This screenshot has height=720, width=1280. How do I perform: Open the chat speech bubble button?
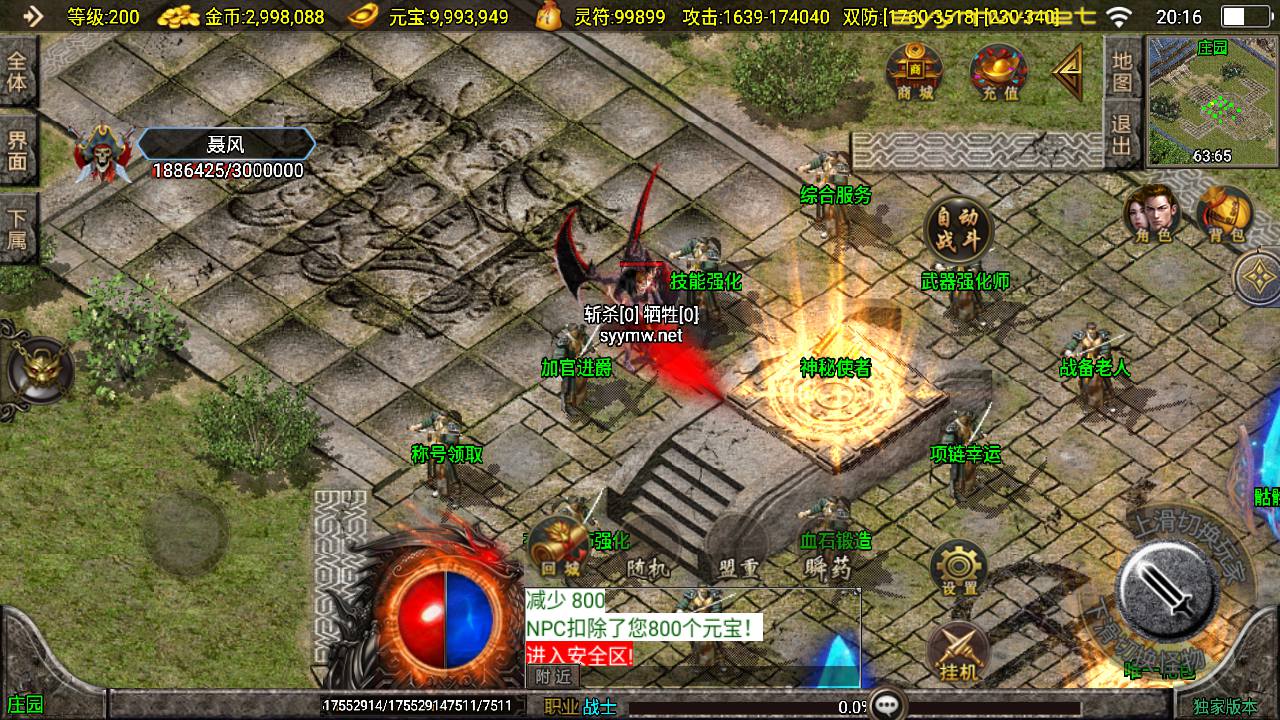887,705
